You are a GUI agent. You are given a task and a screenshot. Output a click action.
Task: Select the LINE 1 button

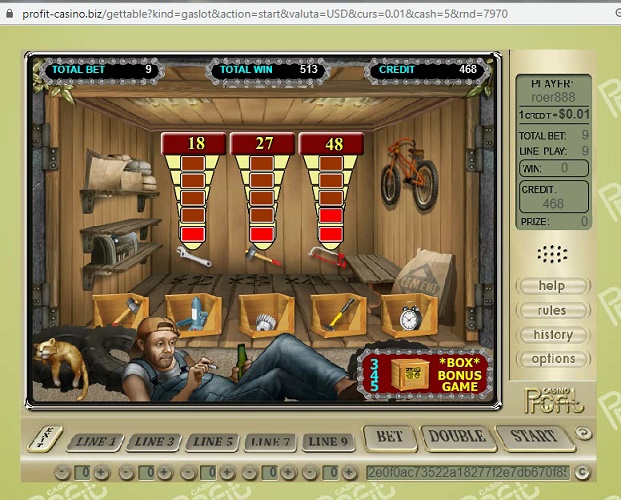(96, 441)
